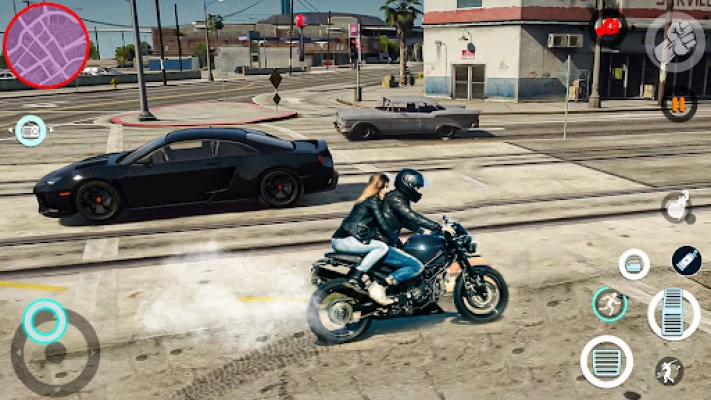Tap the running man icon
The width and height of the screenshot is (711, 400).
(x=609, y=304)
